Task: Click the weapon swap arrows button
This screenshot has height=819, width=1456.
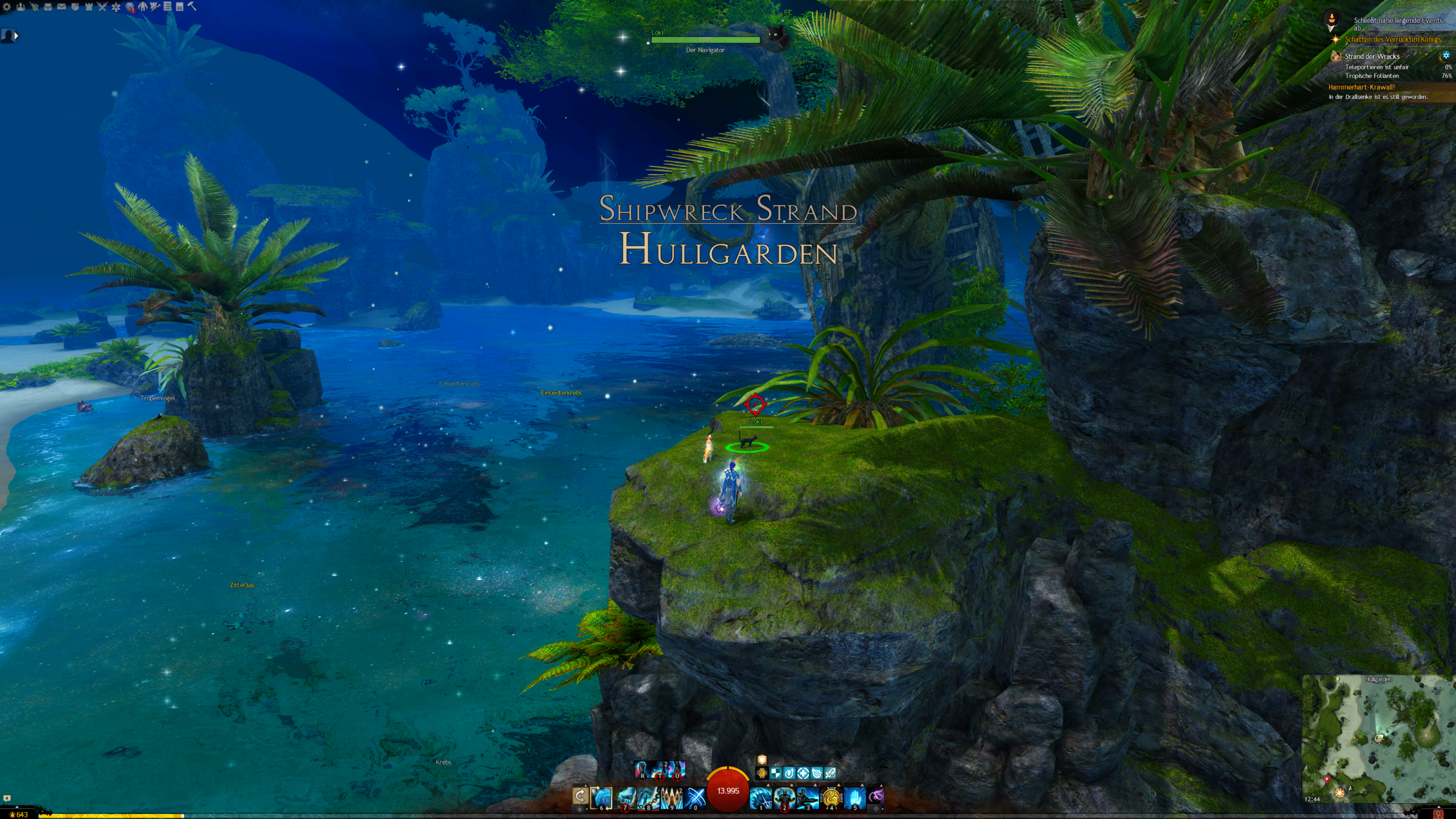Action: click(x=580, y=796)
